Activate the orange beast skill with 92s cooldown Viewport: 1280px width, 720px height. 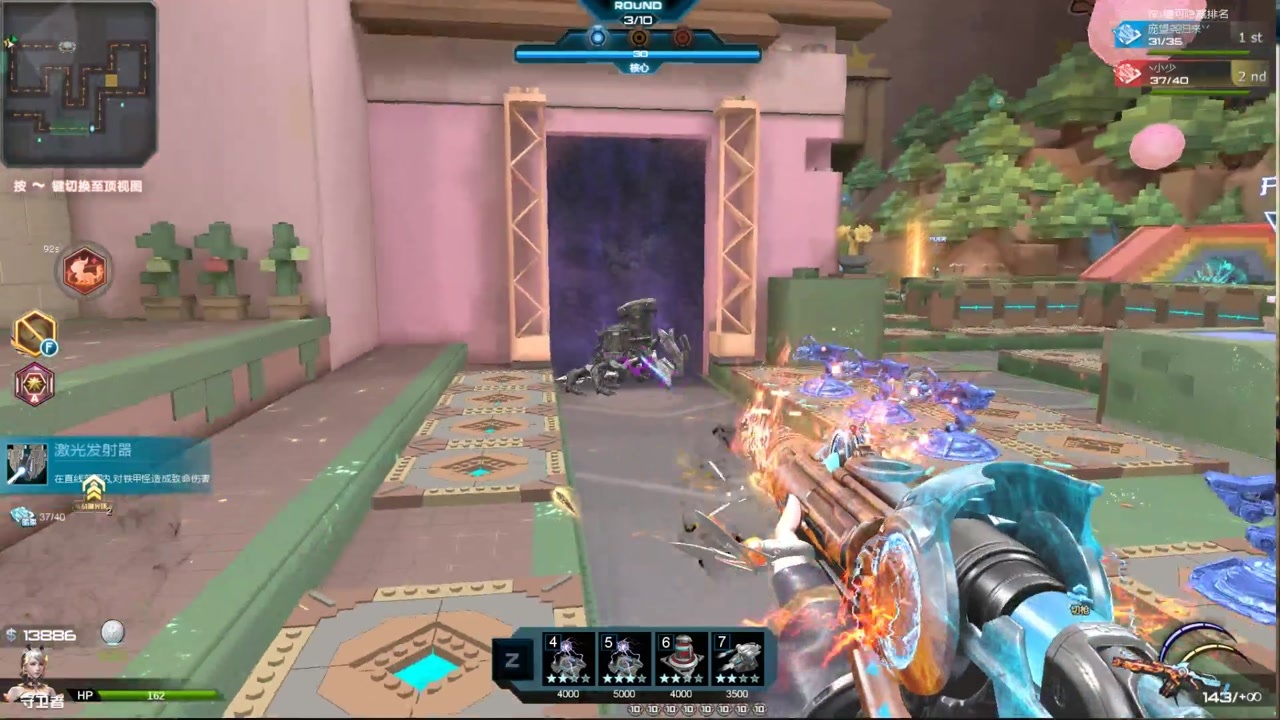[x=86, y=270]
